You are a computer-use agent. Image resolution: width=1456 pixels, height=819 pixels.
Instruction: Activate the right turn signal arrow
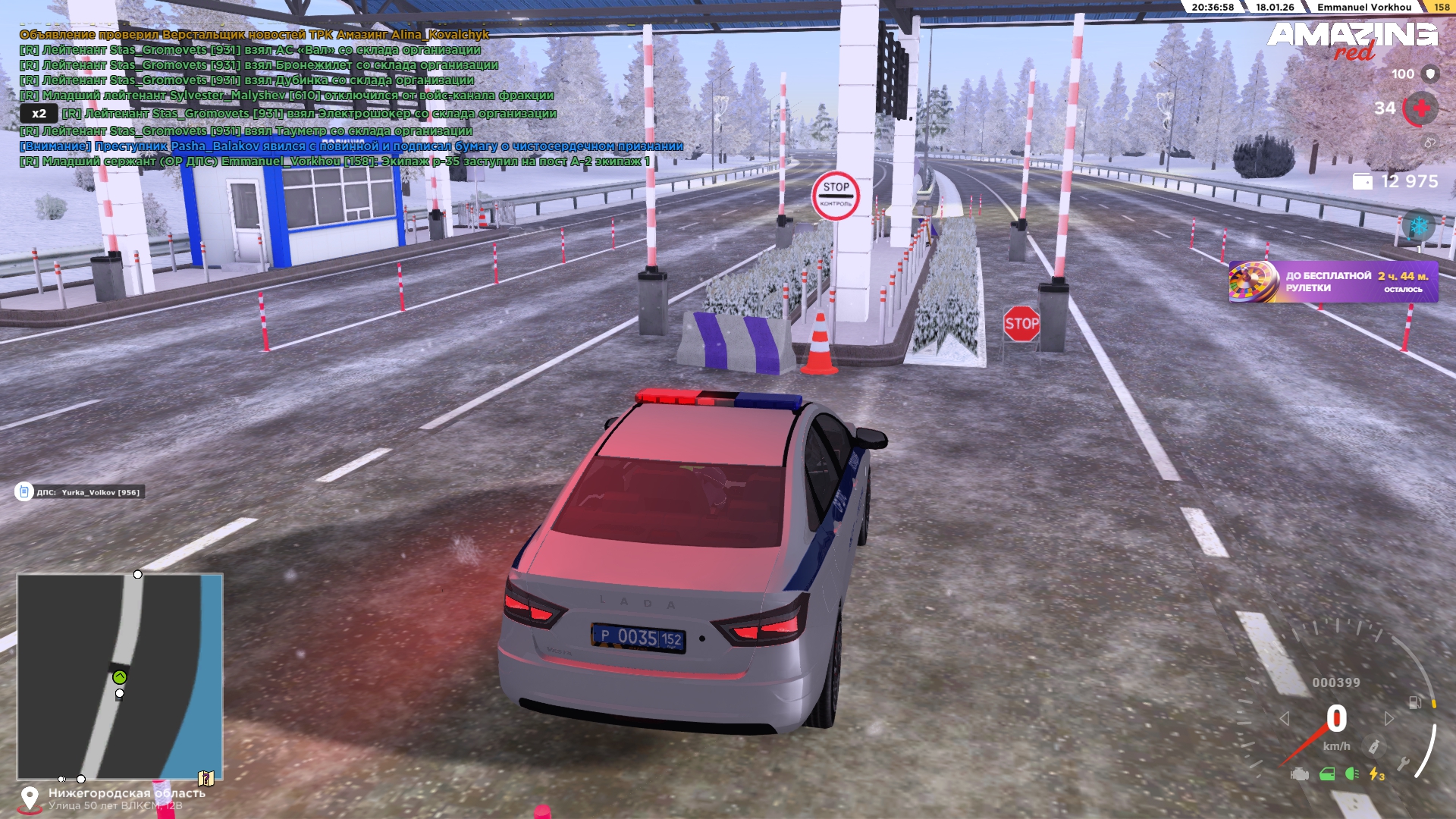(1389, 718)
